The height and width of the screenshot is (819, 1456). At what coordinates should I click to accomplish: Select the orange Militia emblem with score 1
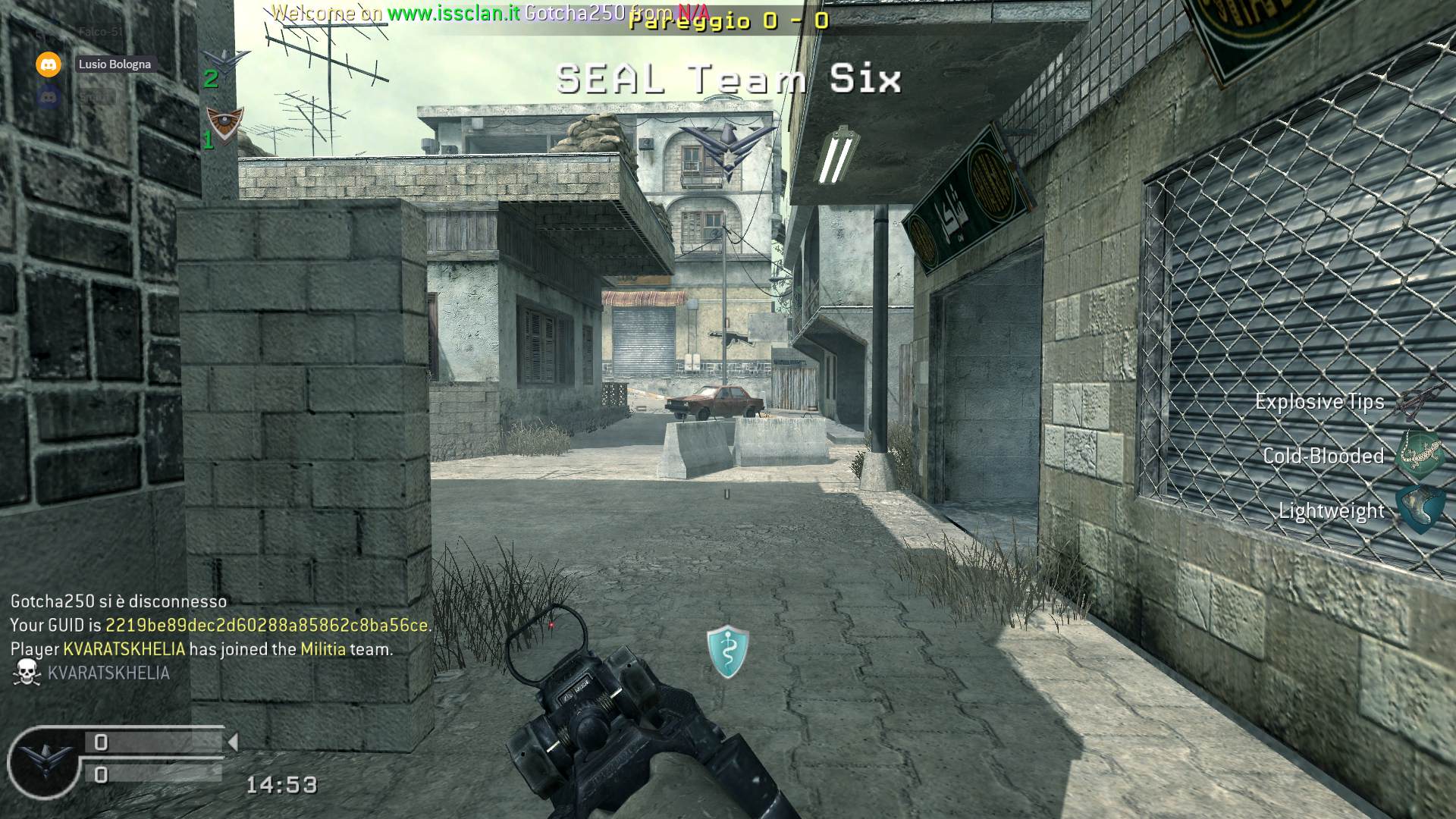click(225, 124)
